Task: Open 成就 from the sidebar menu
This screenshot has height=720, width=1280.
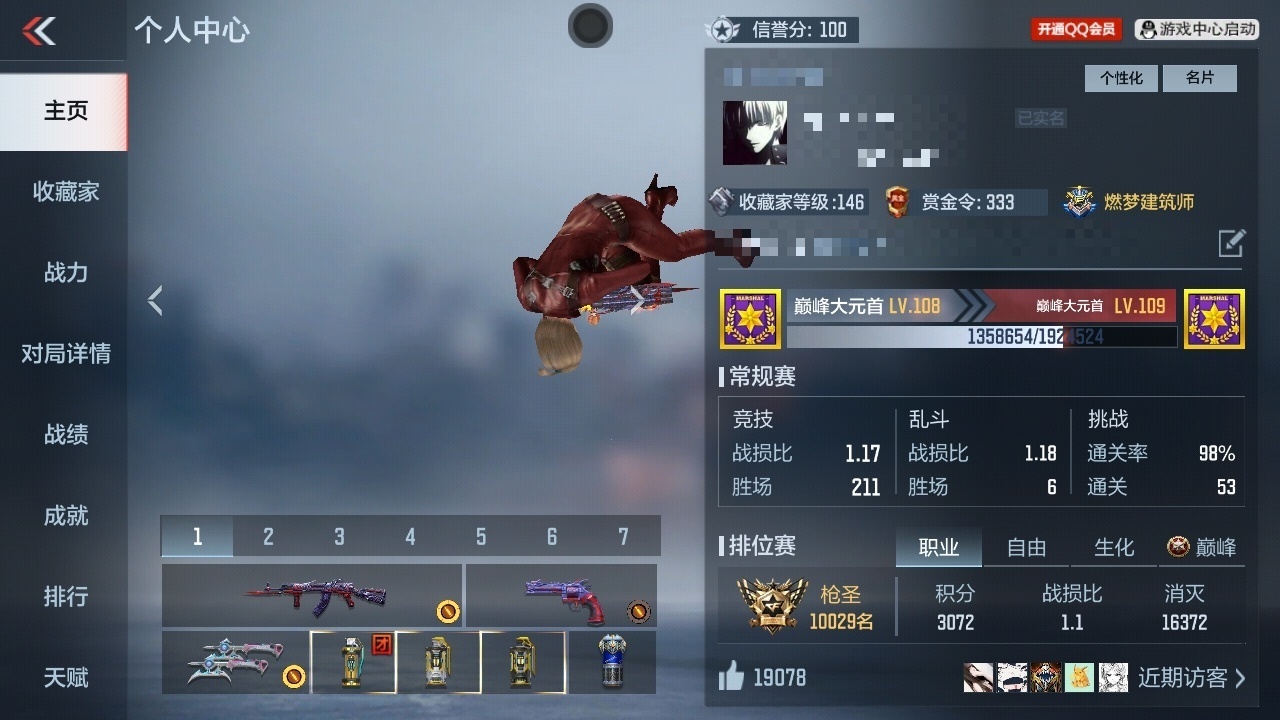Action: pos(66,516)
